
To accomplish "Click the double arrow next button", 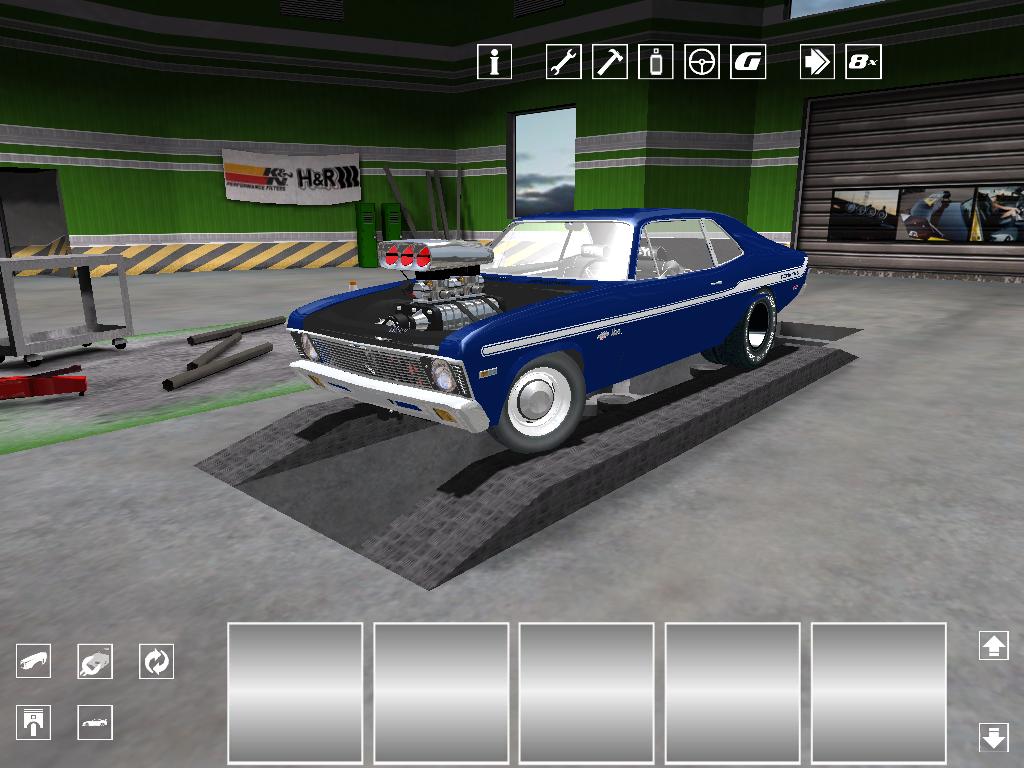I will 817,62.
